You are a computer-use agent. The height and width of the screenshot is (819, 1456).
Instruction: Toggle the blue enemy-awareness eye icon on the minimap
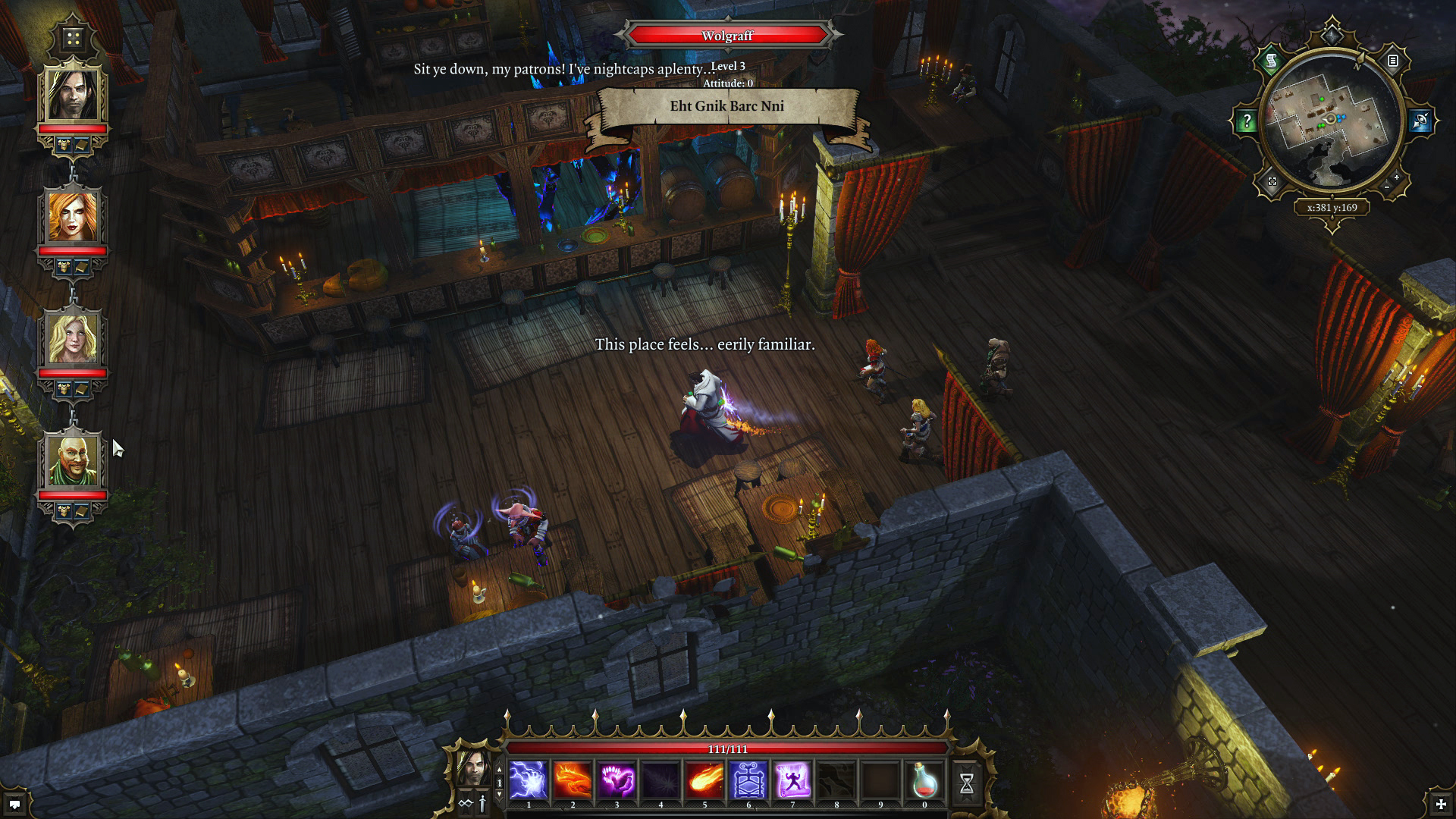pyautogui.click(x=1420, y=120)
